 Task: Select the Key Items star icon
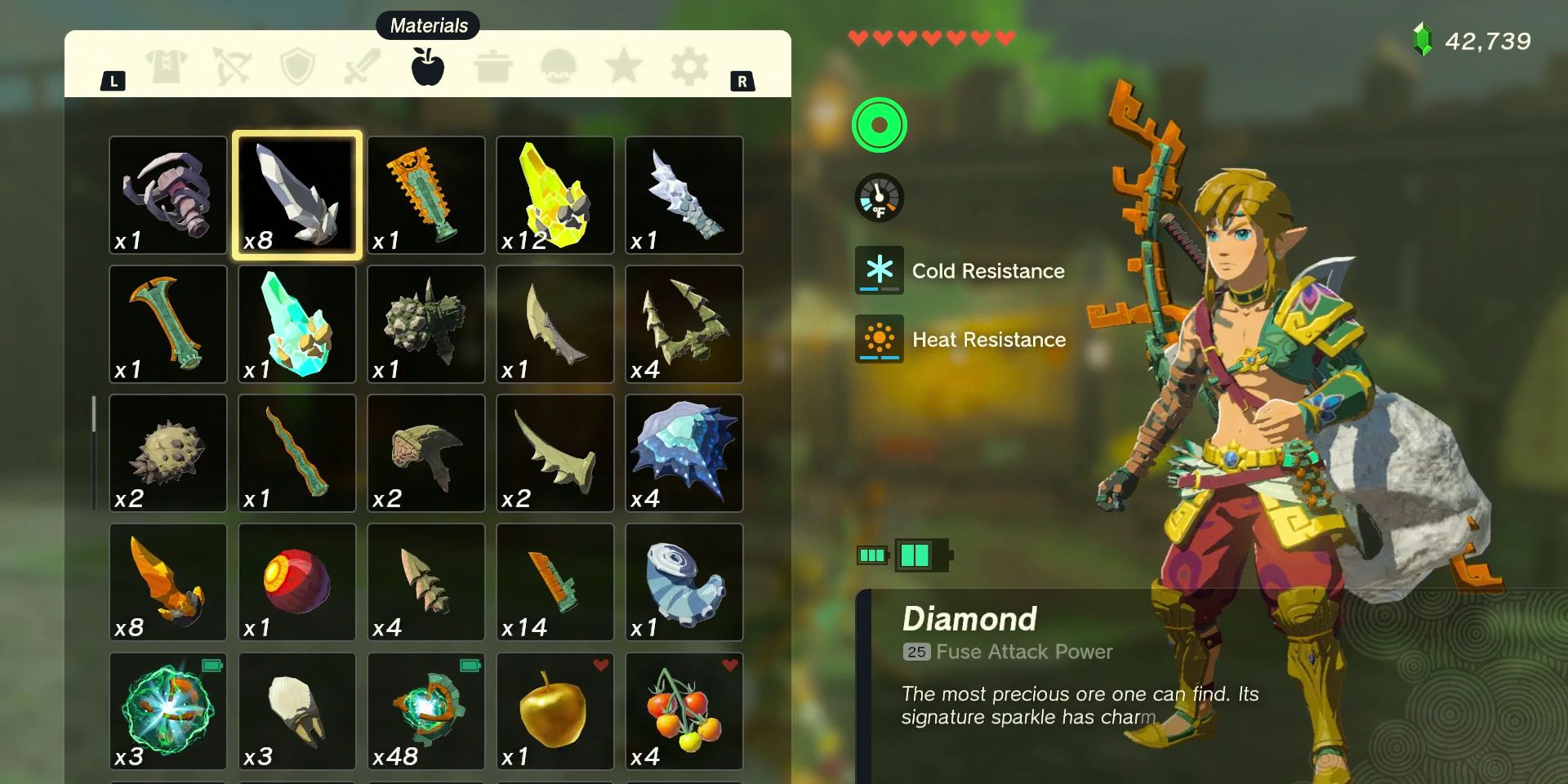click(625, 67)
